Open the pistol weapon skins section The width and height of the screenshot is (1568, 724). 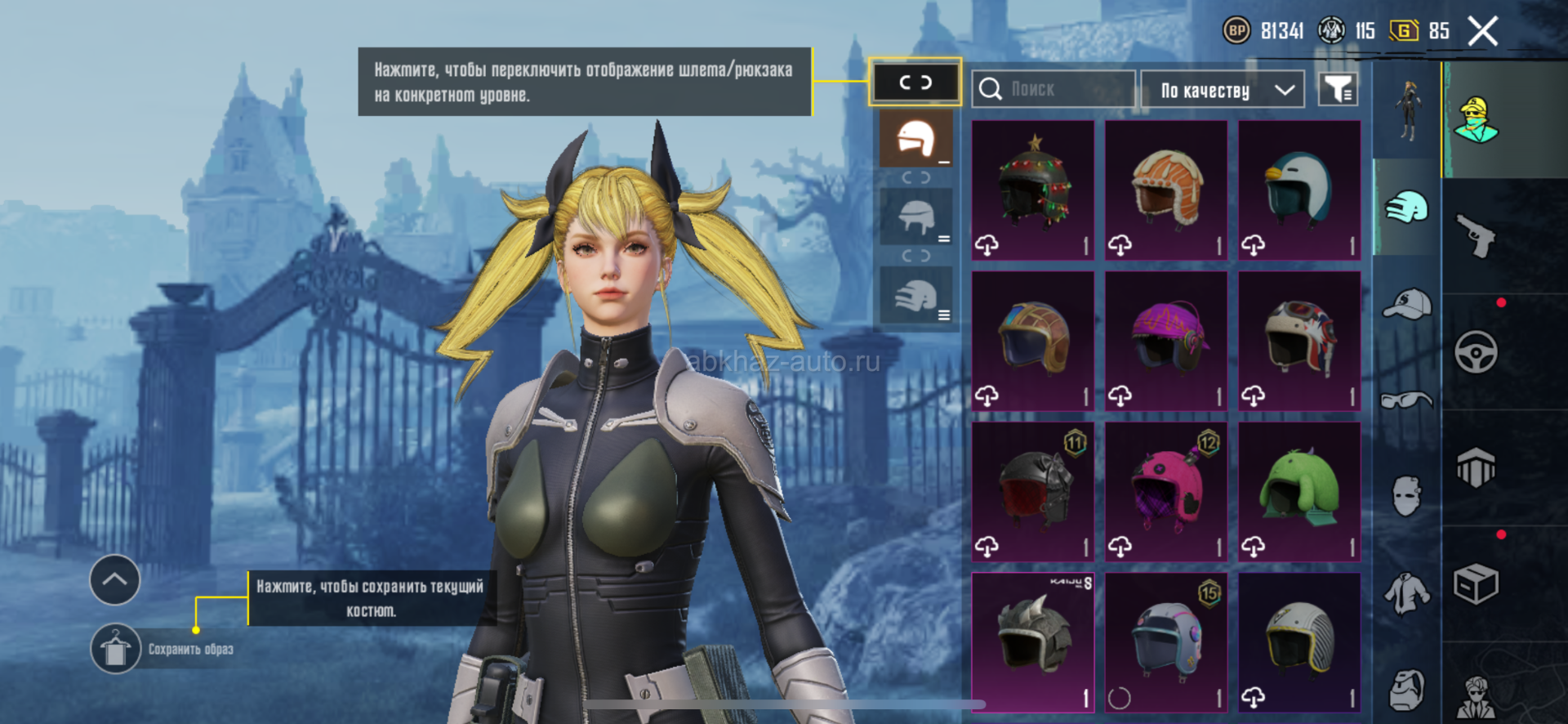1476,236
